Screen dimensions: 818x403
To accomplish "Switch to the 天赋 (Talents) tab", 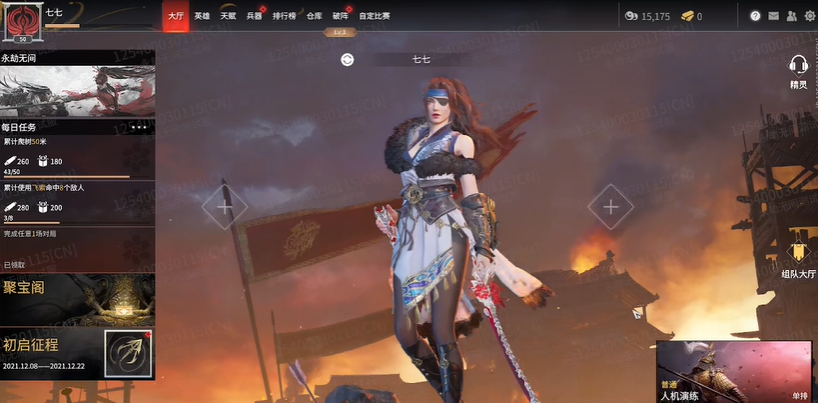I will click(x=228, y=16).
